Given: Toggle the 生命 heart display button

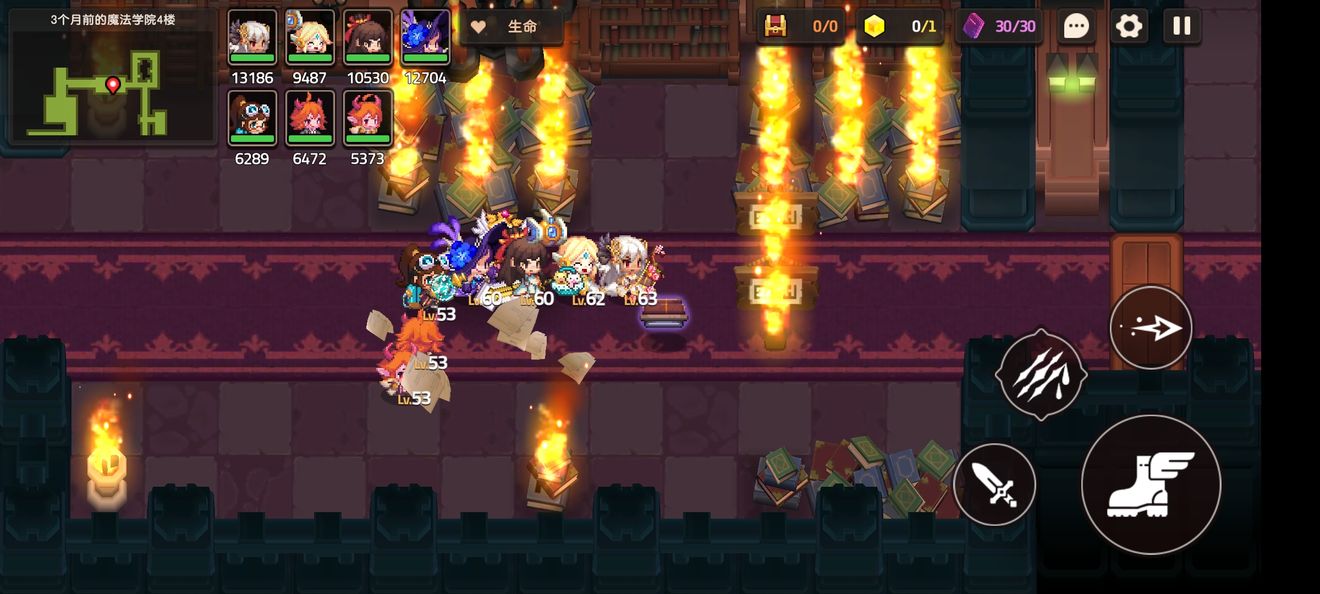Looking at the screenshot, I should (511, 27).
